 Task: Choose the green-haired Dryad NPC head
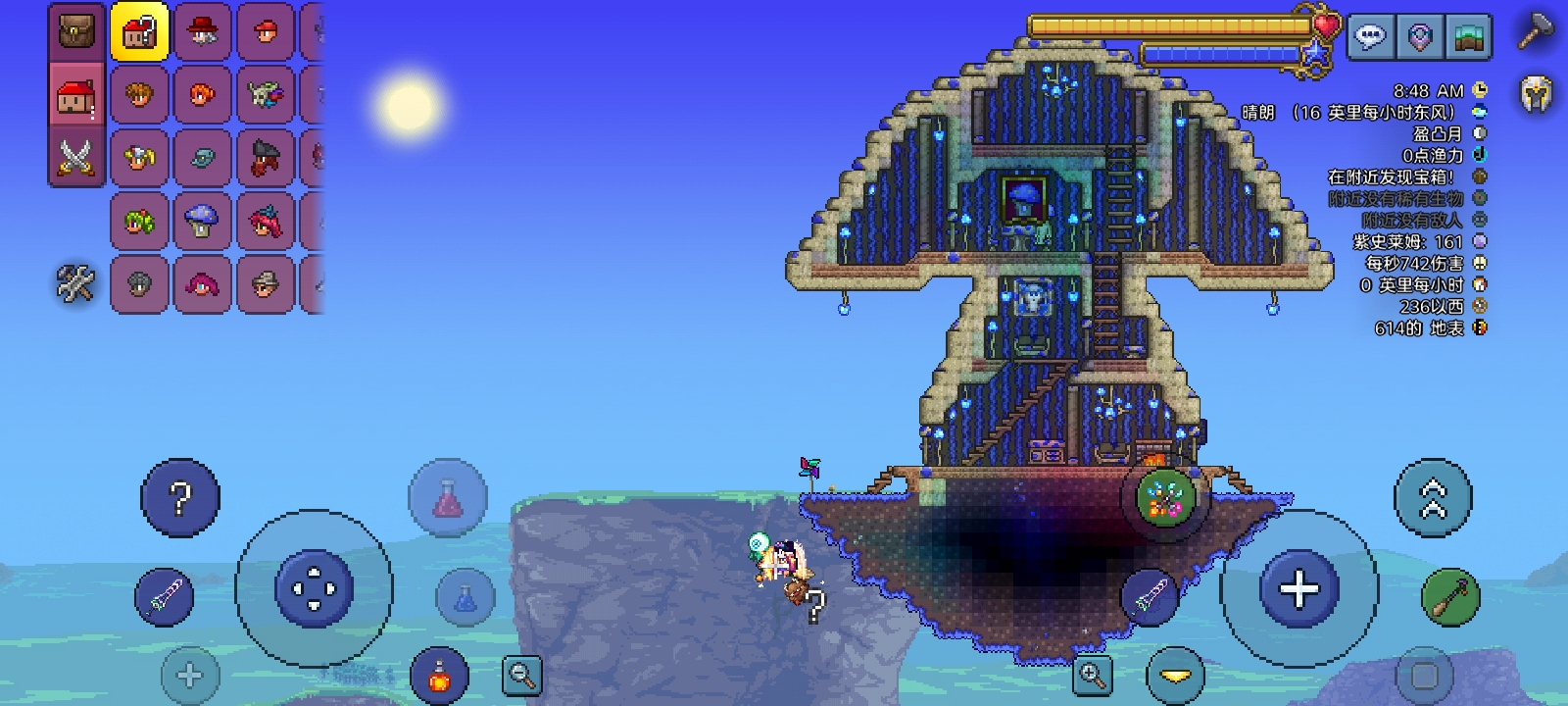pos(139,222)
